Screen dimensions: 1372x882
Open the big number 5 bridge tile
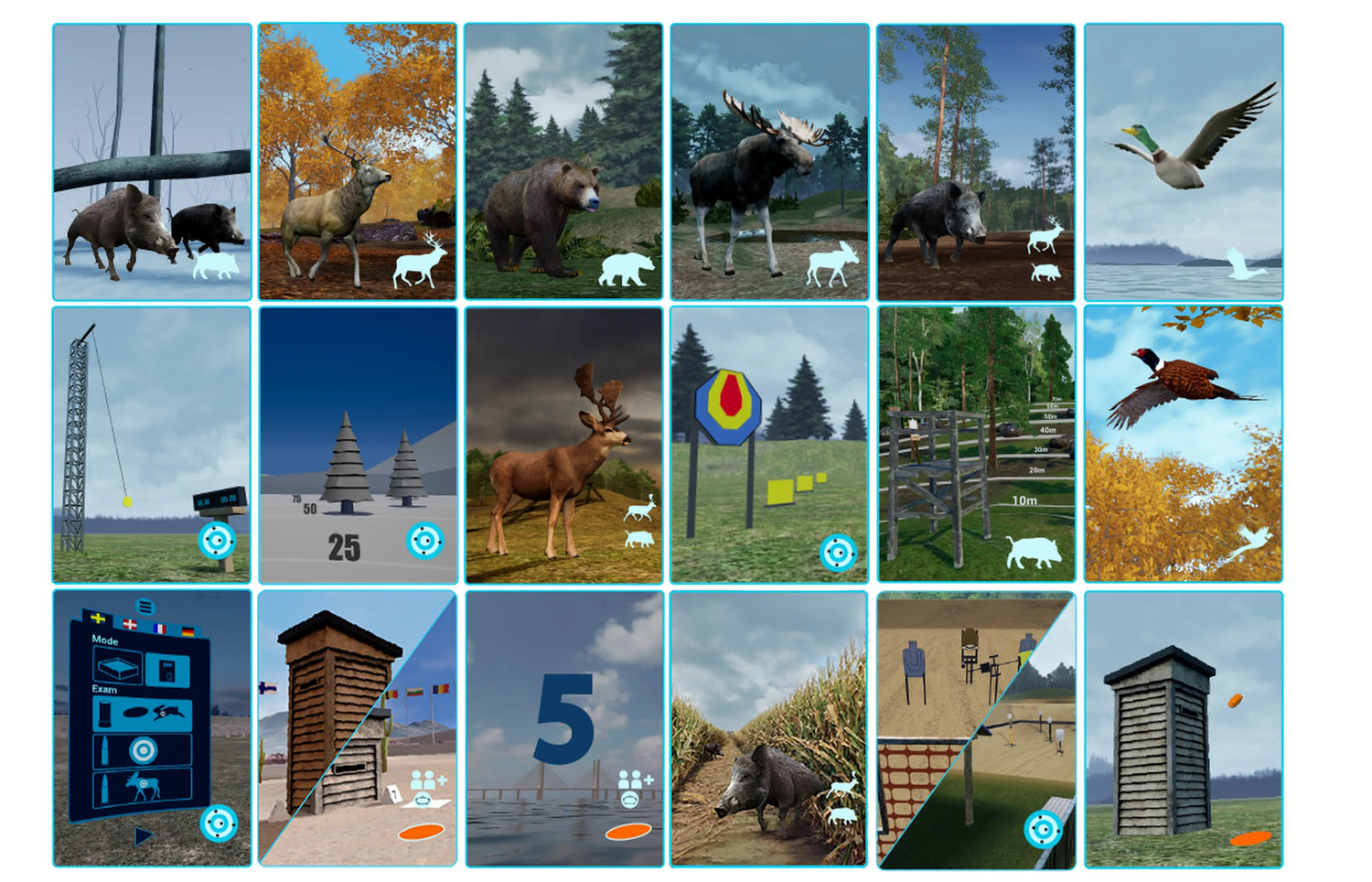point(564,728)
